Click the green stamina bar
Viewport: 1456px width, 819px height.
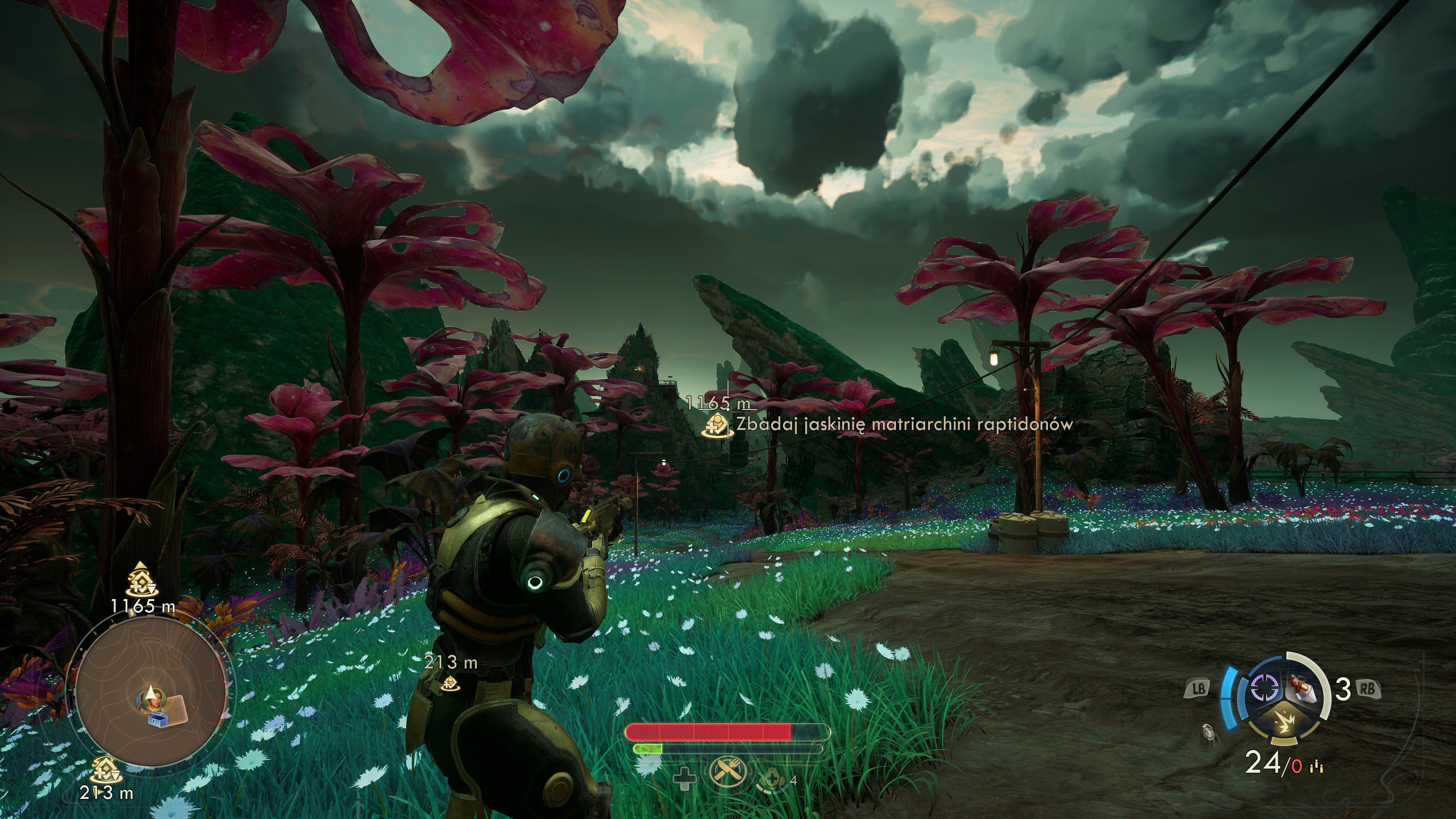point(648,750)
